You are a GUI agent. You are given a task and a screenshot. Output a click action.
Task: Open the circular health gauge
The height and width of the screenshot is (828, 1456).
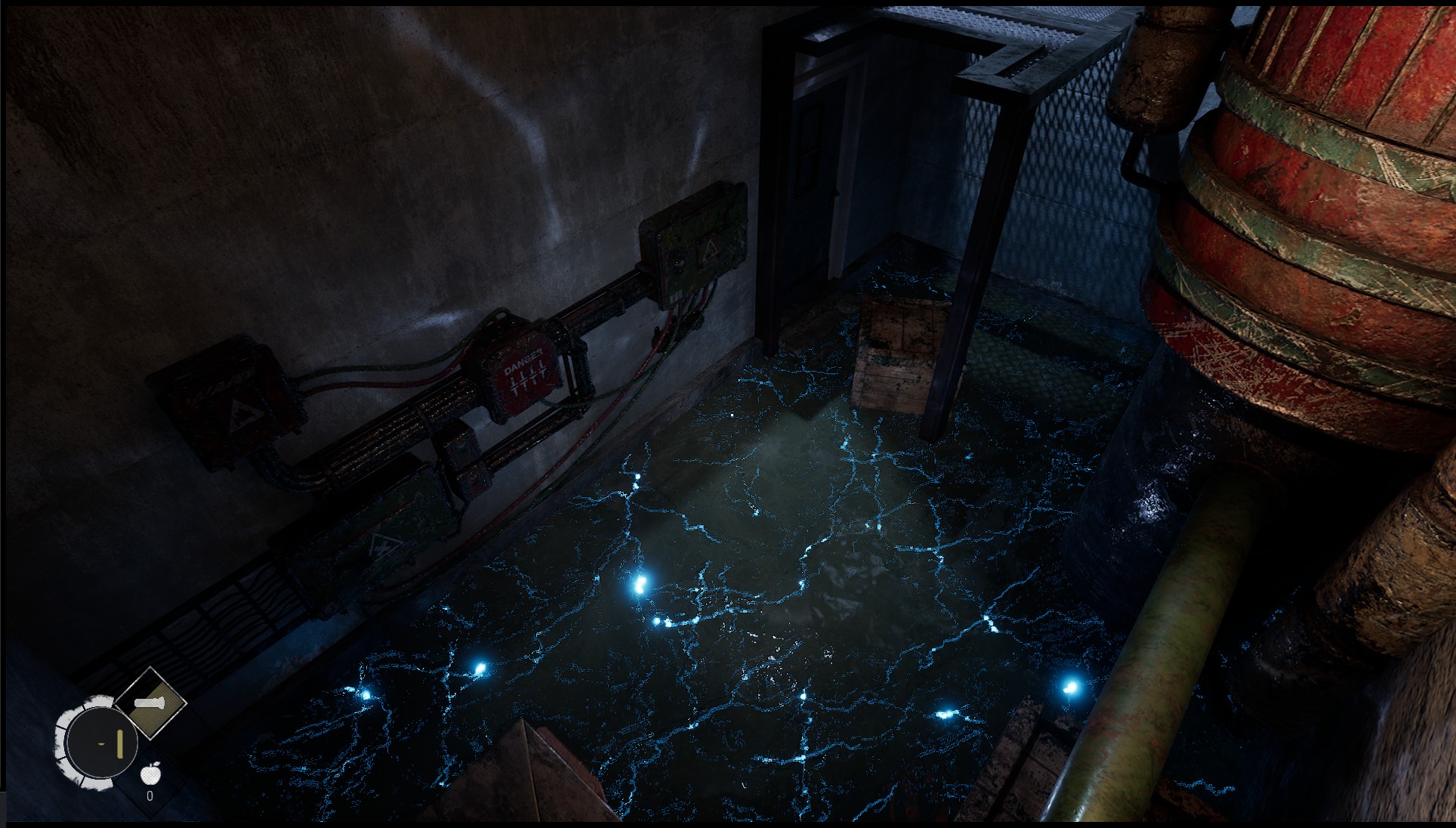(102, 743)
